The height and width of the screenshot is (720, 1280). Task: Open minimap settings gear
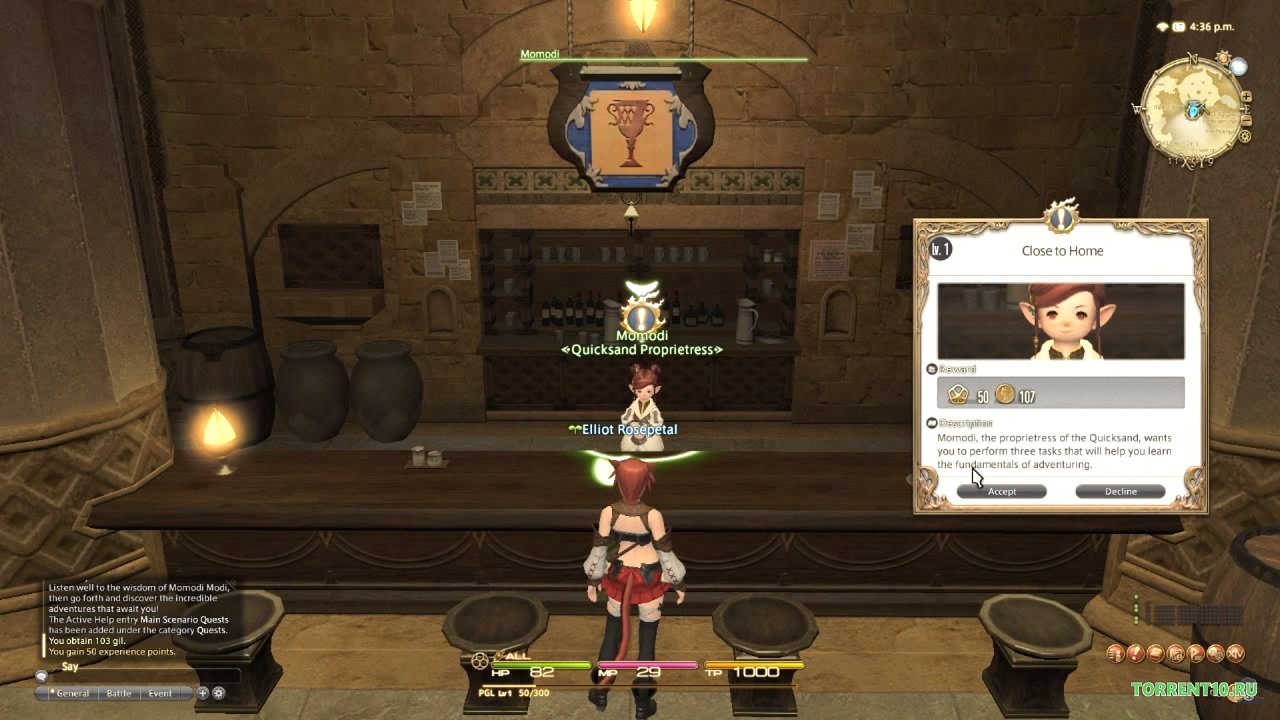tap(1244, 136)
